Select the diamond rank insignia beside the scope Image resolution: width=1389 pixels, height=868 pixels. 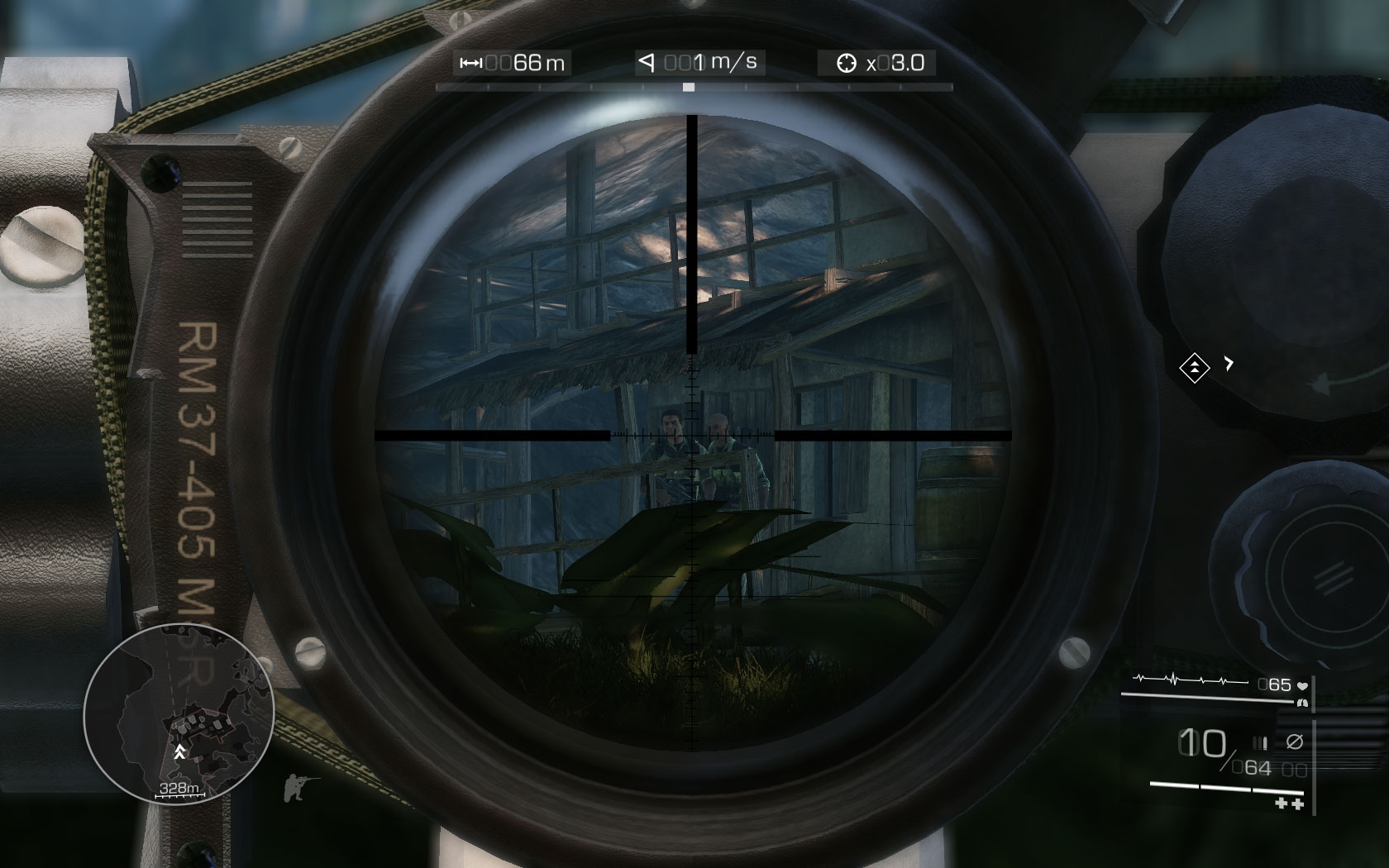click(x=1195, y=367)
